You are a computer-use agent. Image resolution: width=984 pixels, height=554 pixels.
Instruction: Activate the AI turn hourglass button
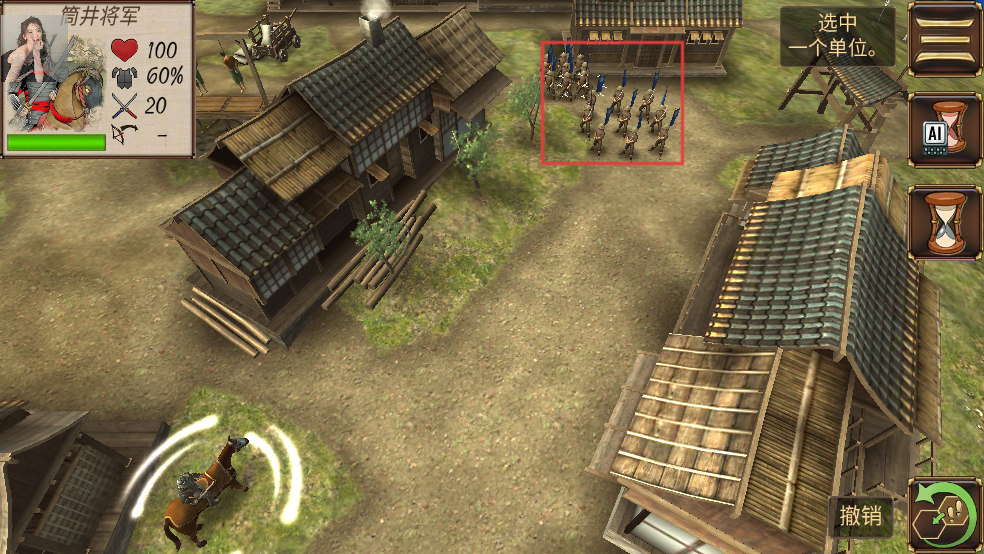pos(944,130)
